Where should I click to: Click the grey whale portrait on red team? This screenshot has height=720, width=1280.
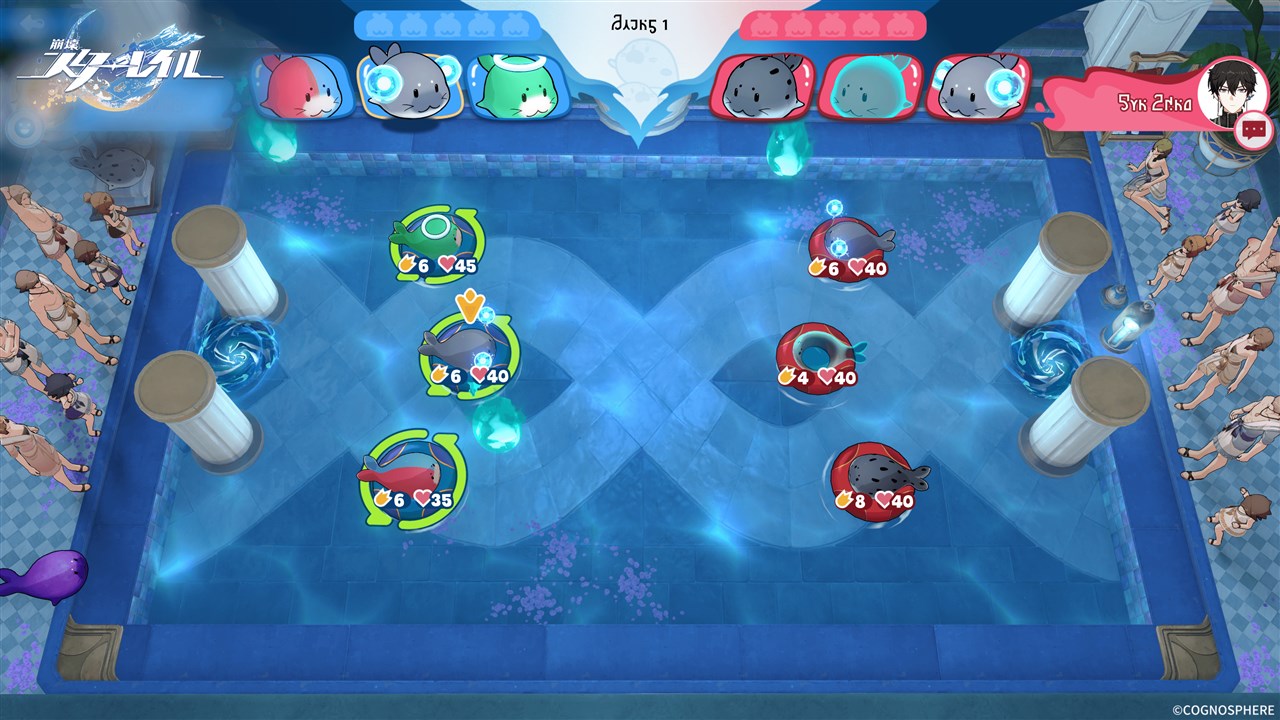click(977, 87)
